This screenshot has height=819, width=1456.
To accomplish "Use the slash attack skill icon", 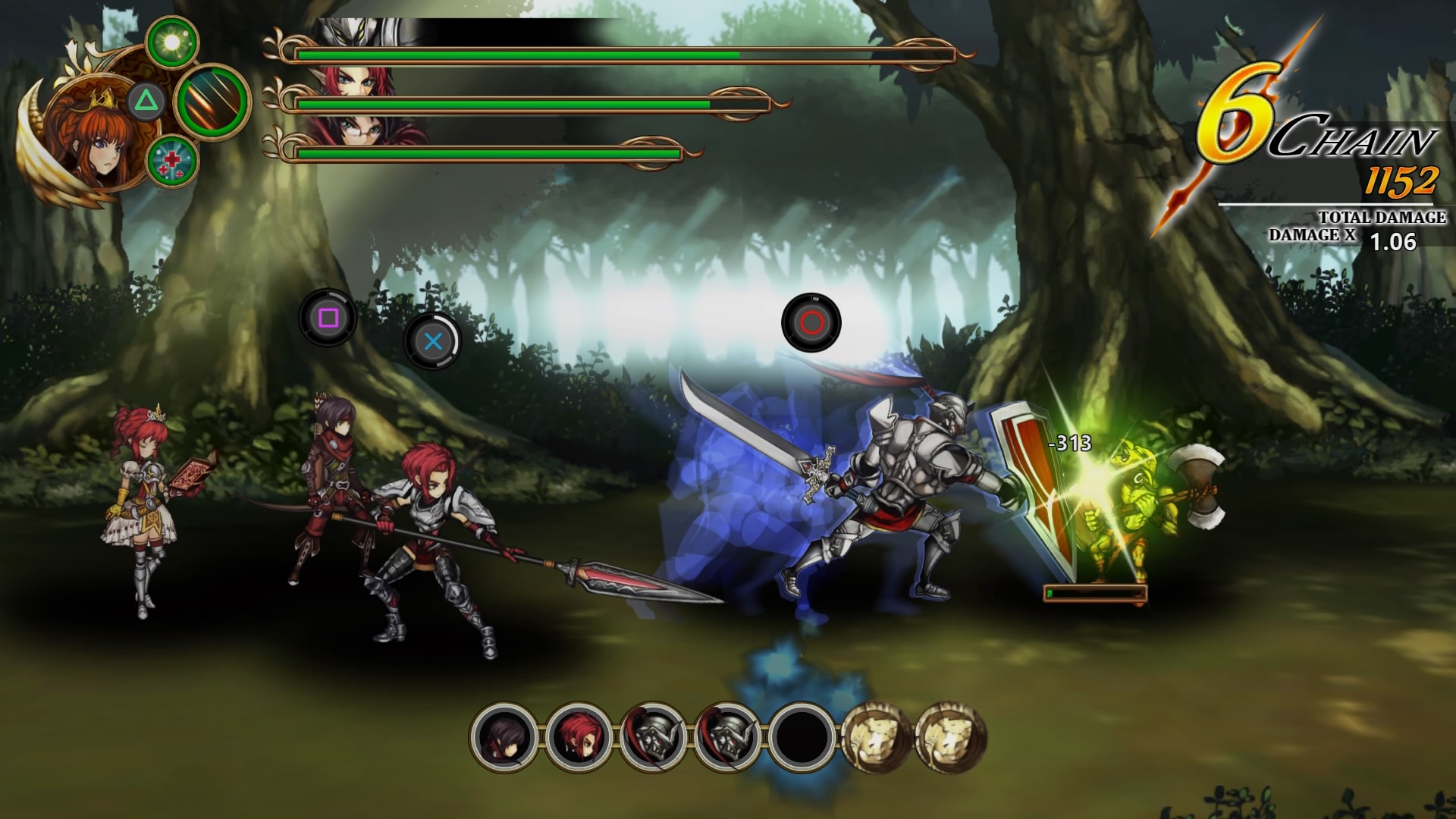I will coord(212,101).
